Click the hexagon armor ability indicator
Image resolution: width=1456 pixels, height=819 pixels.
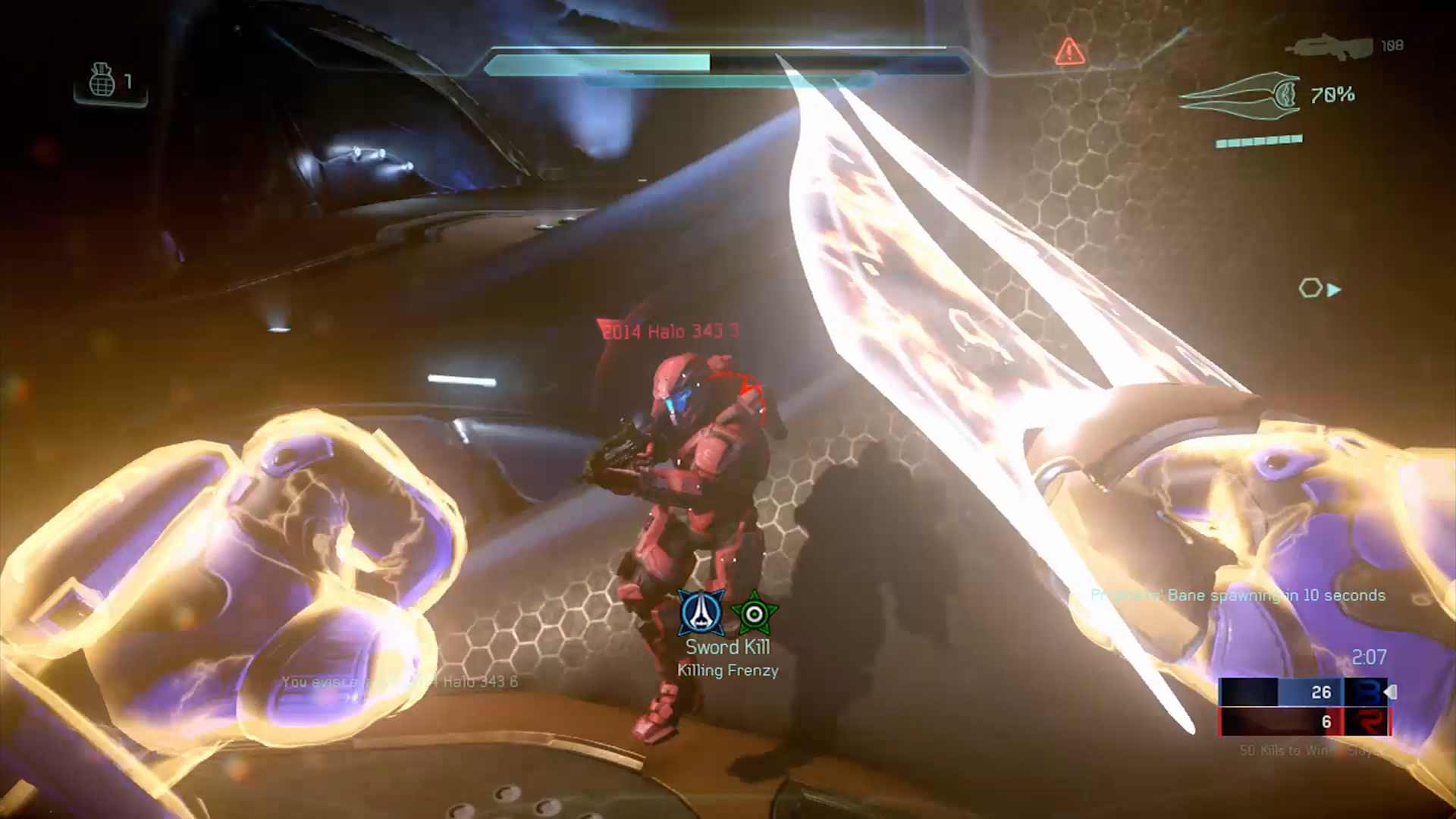(1310, 288)
